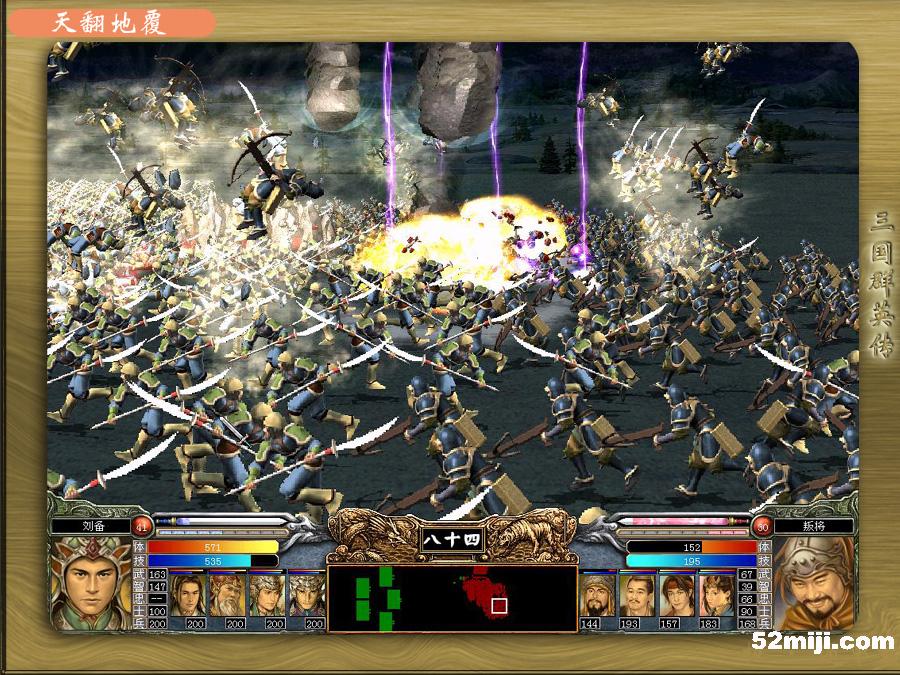
Task: Pick the enemy officer with 144 troops
Action: (598, 594)
